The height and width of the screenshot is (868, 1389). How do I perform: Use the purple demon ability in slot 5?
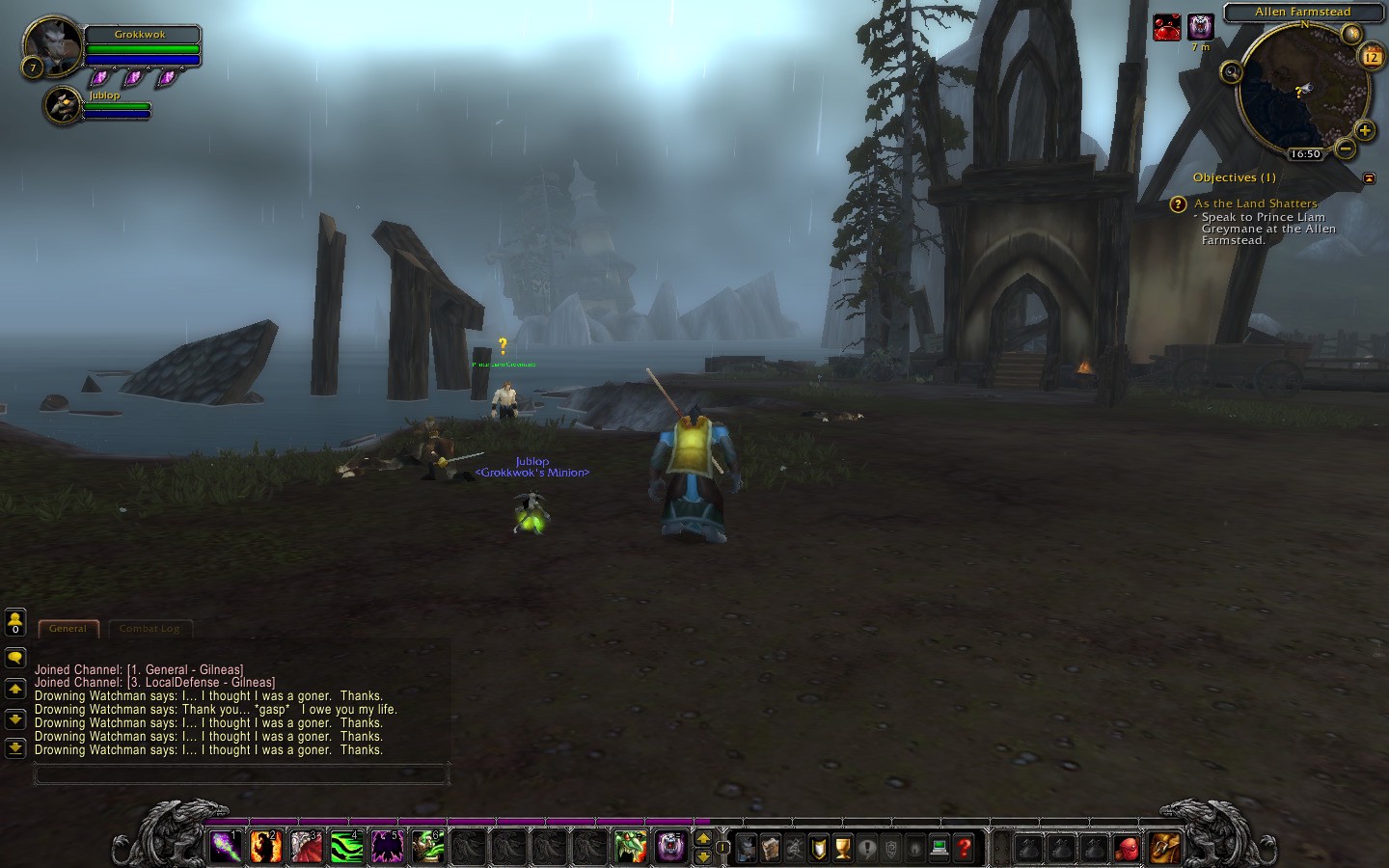388,847
